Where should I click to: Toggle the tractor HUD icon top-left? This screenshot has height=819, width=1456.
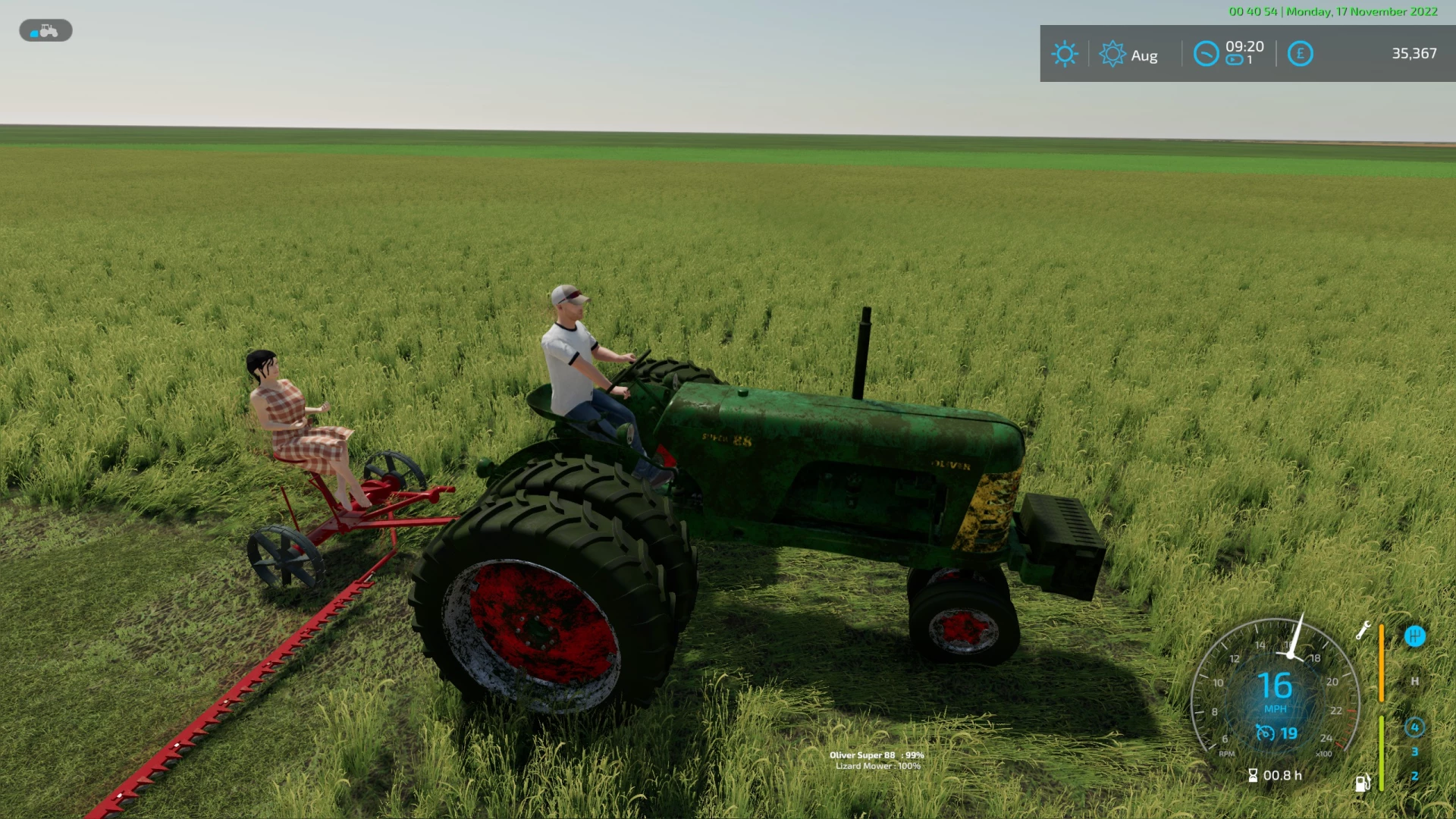point(44,30)
